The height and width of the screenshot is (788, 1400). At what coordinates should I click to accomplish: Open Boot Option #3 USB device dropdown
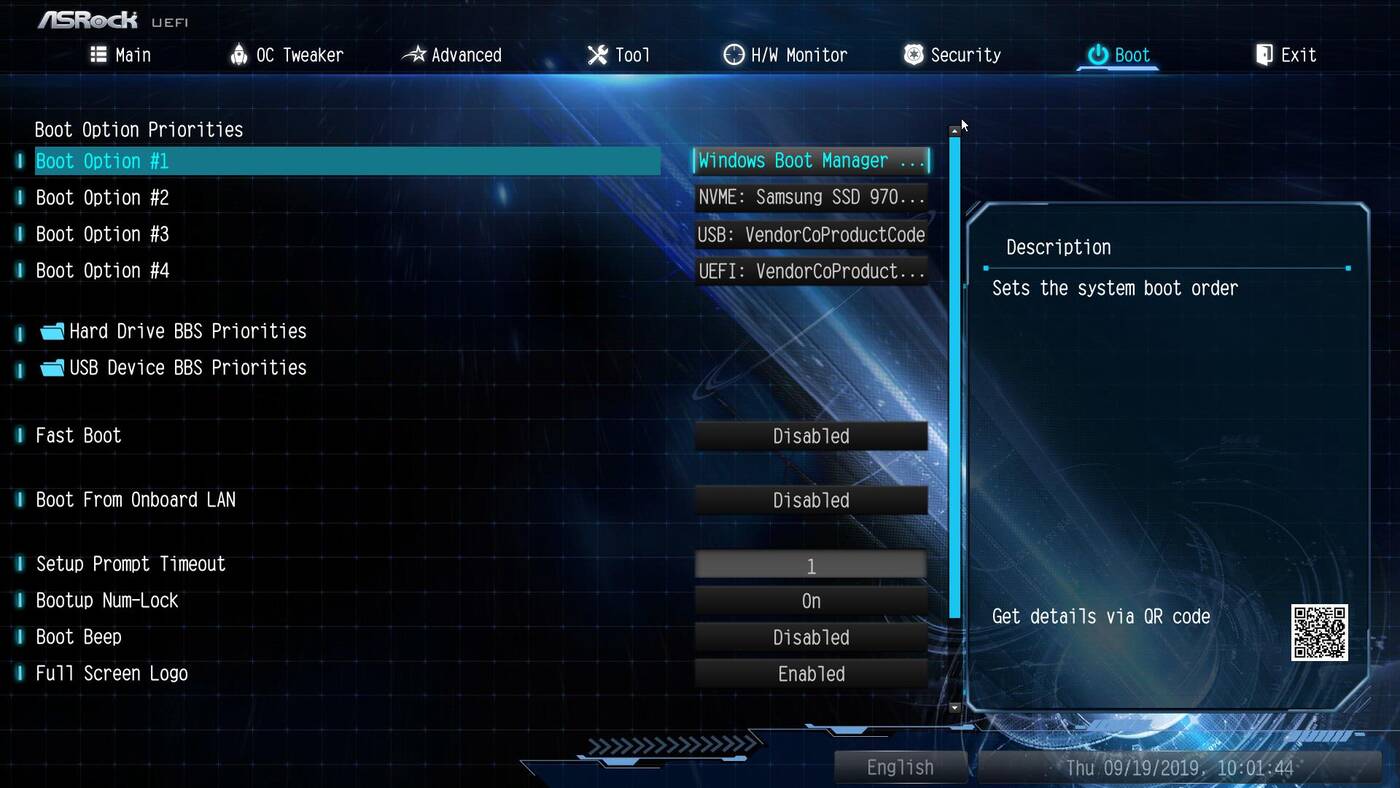(811, 235)
